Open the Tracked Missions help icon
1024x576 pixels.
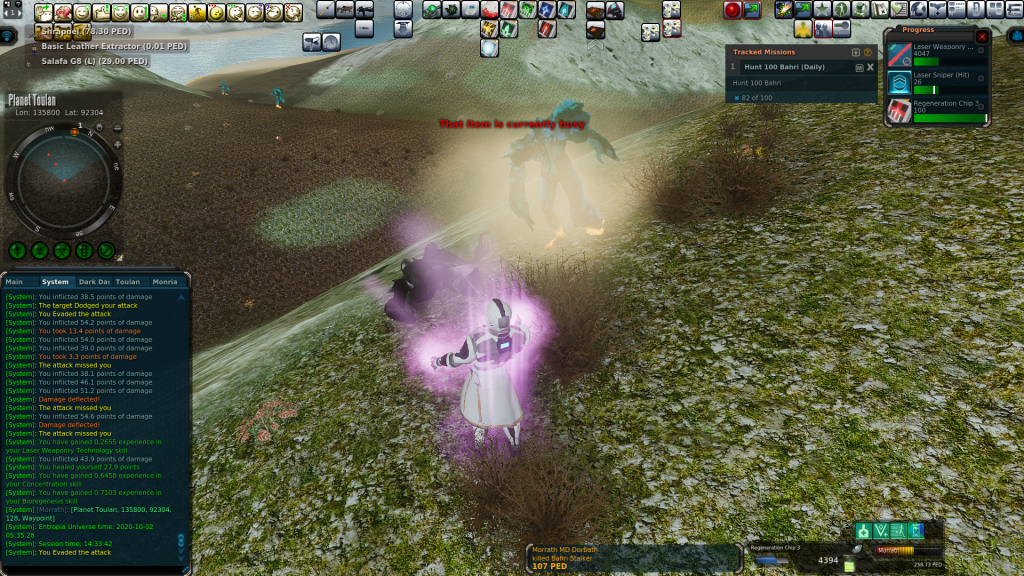[x=867, y=52]
